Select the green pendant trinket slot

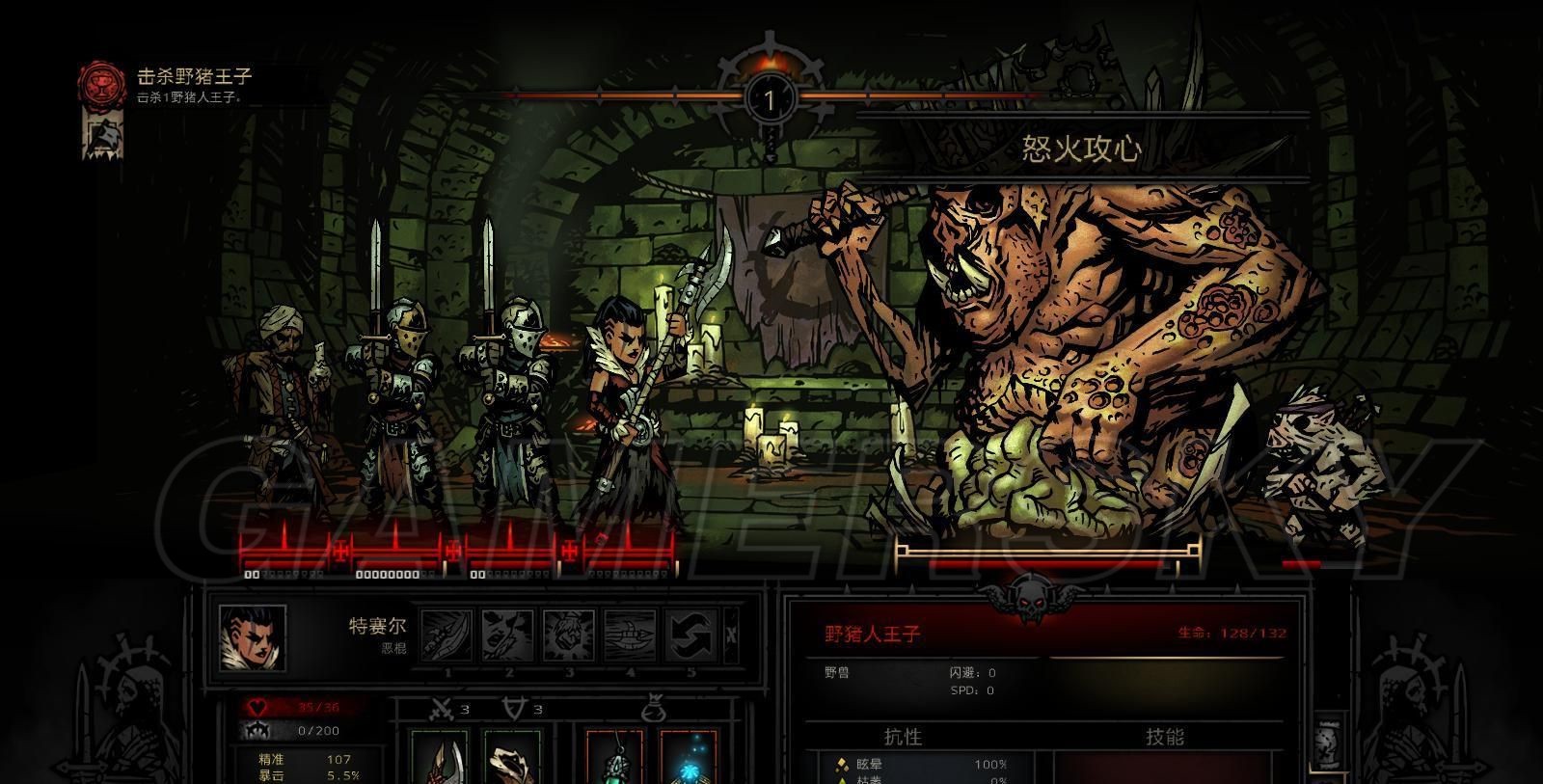[x=615, y=759]
